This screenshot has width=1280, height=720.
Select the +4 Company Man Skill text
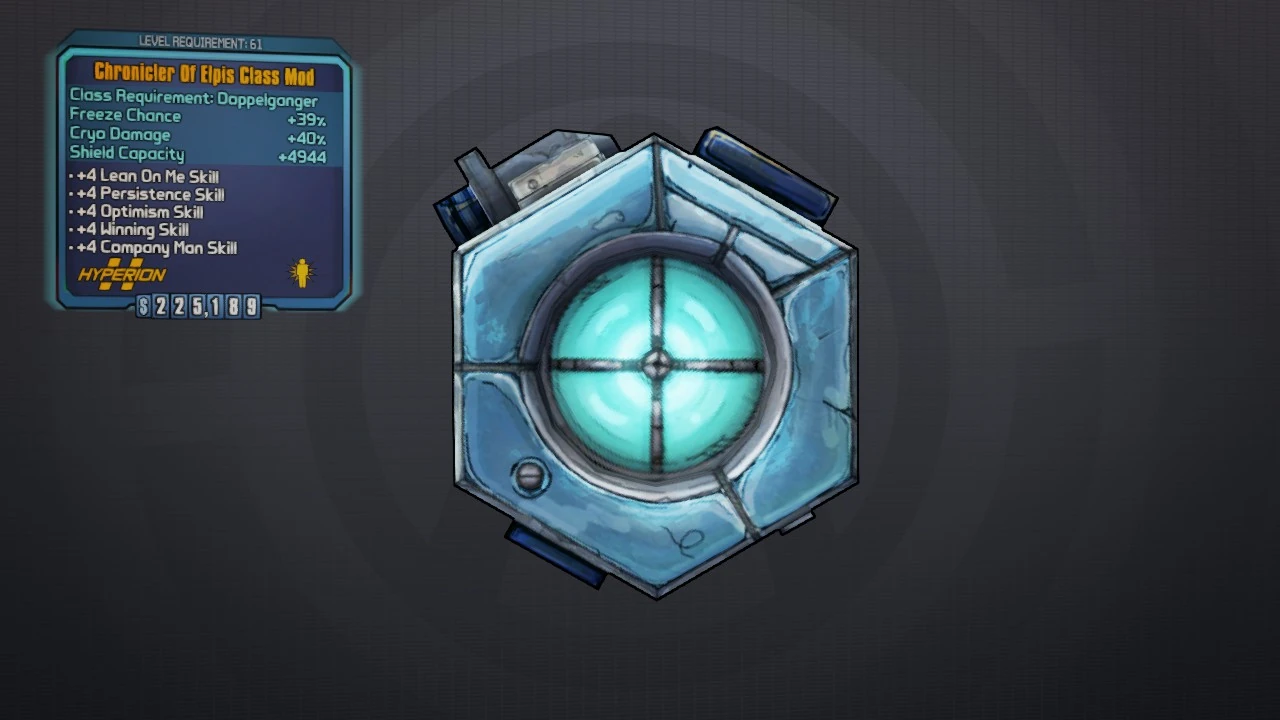(156, 248)
